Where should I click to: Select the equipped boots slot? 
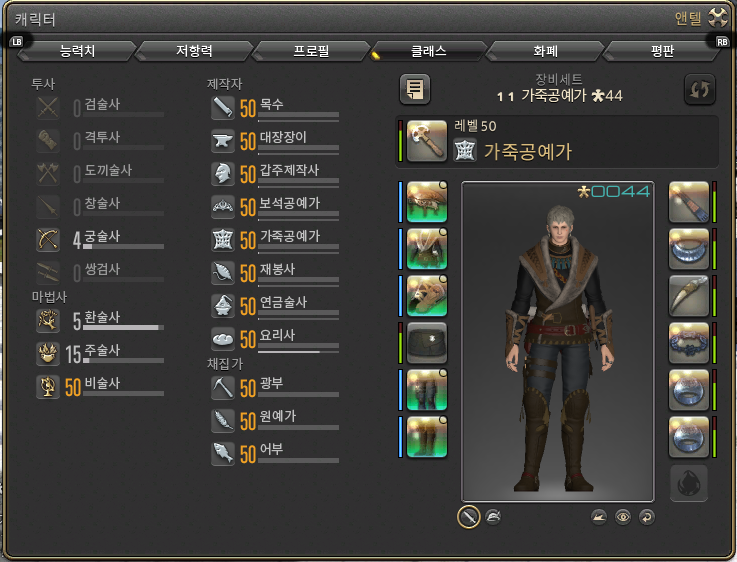[x=427, y=437]
